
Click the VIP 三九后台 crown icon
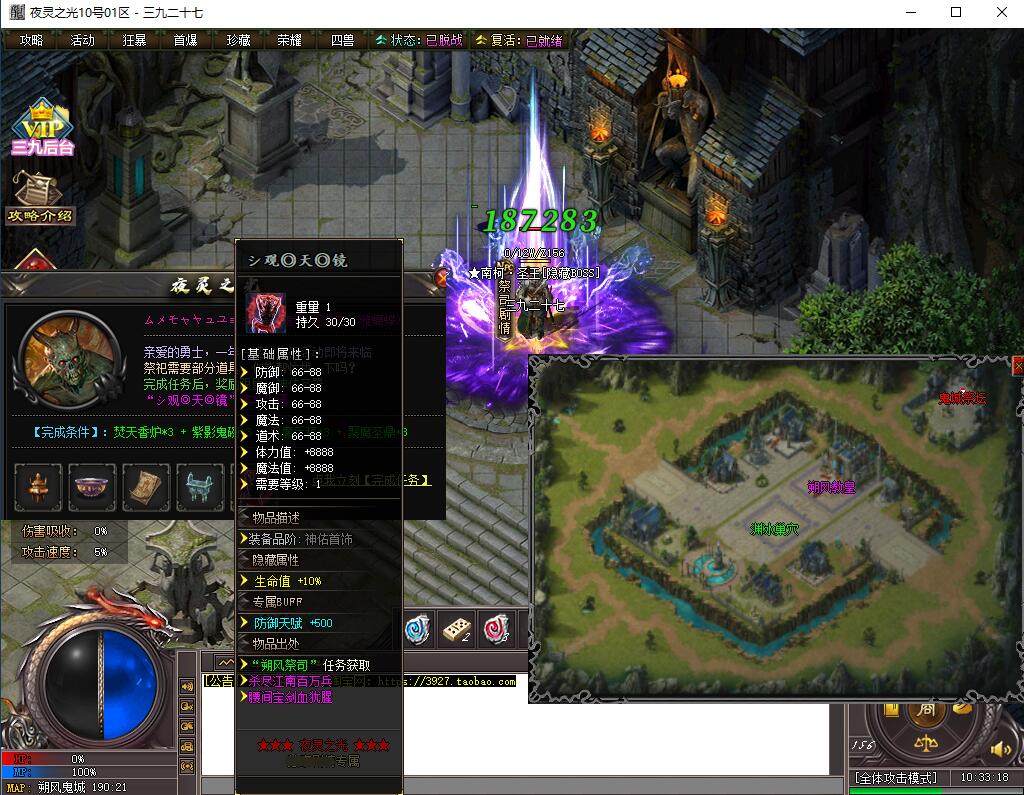(42, 129)
